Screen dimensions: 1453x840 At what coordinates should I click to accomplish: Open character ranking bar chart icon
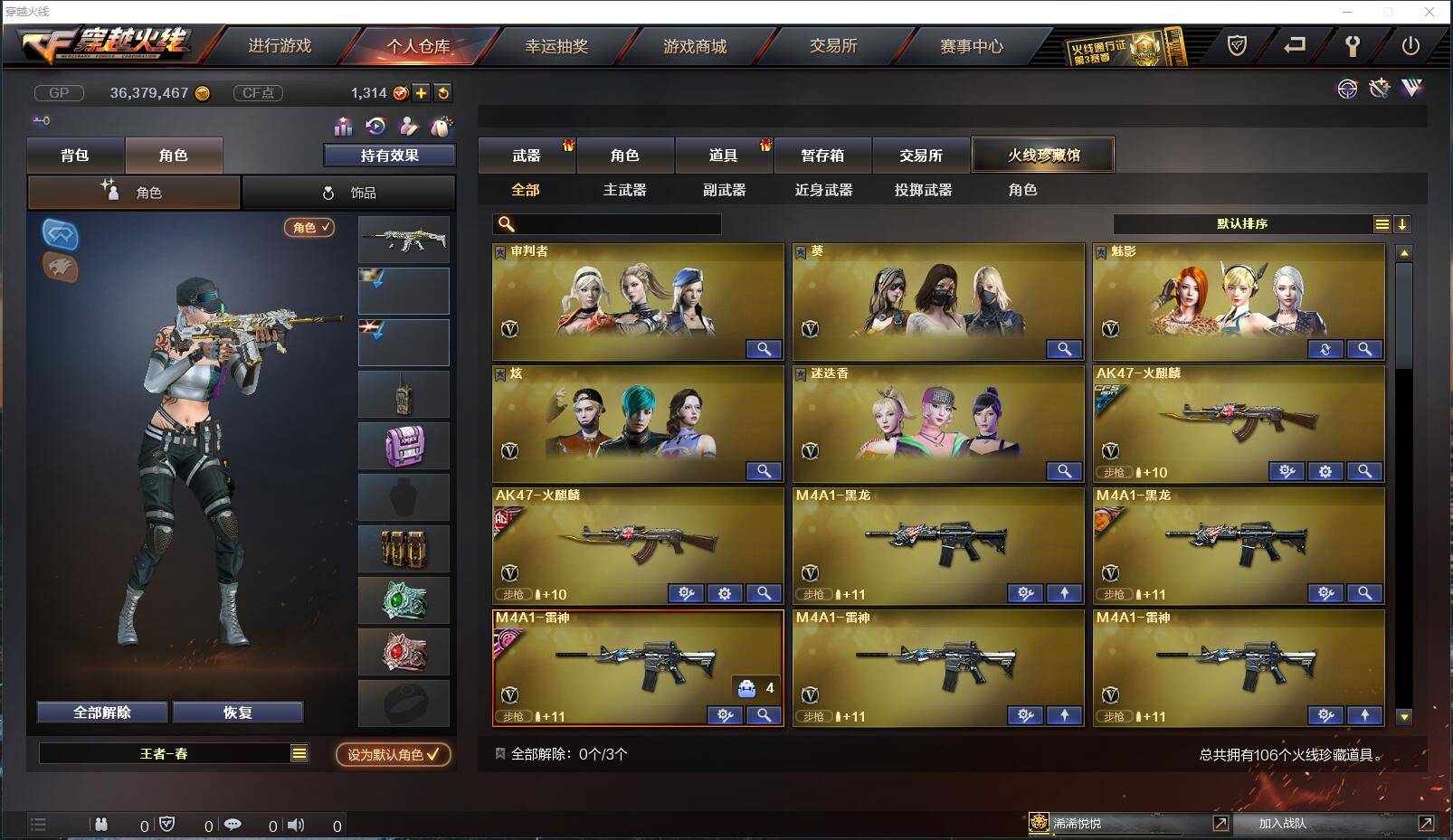(x=344, y=127)
